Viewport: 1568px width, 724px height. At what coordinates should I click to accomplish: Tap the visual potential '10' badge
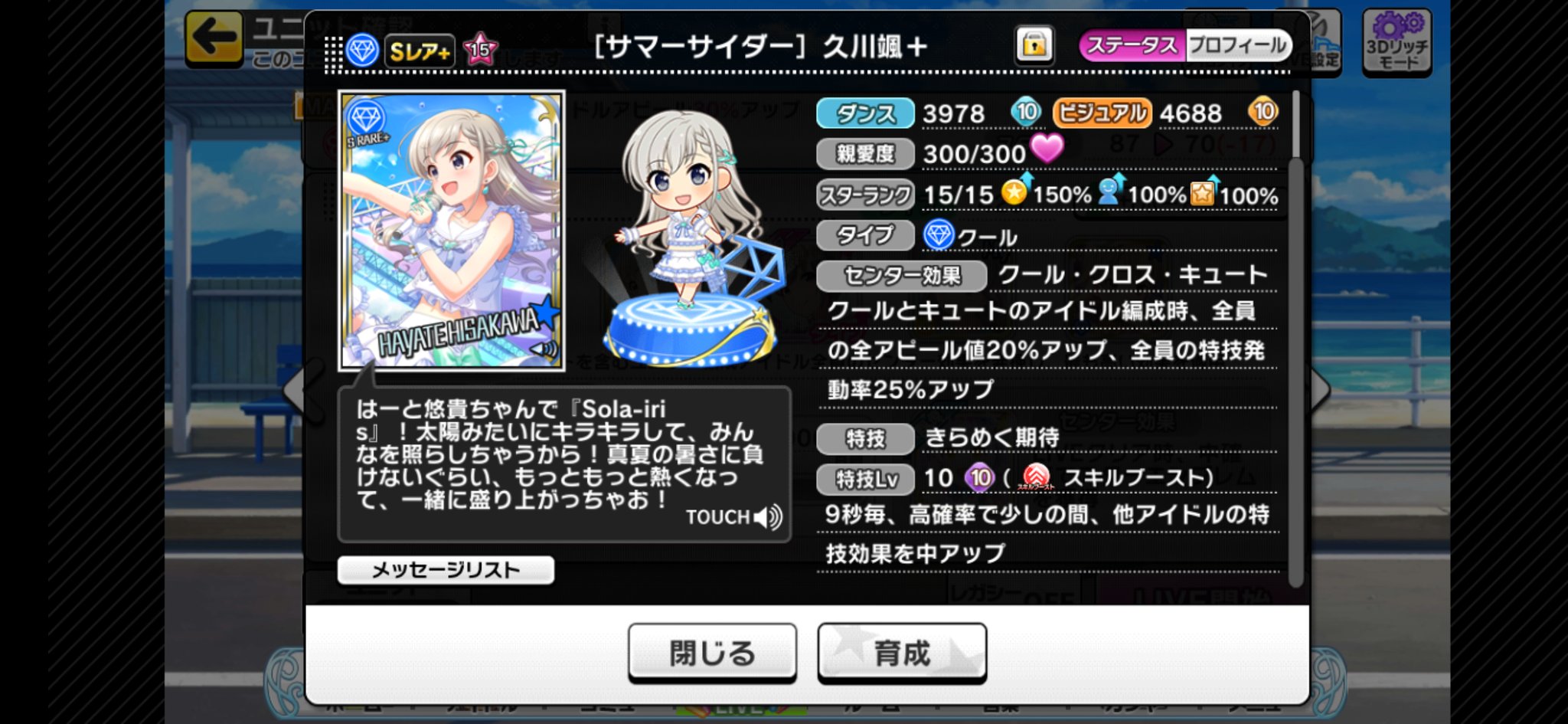click(1265, 112)
